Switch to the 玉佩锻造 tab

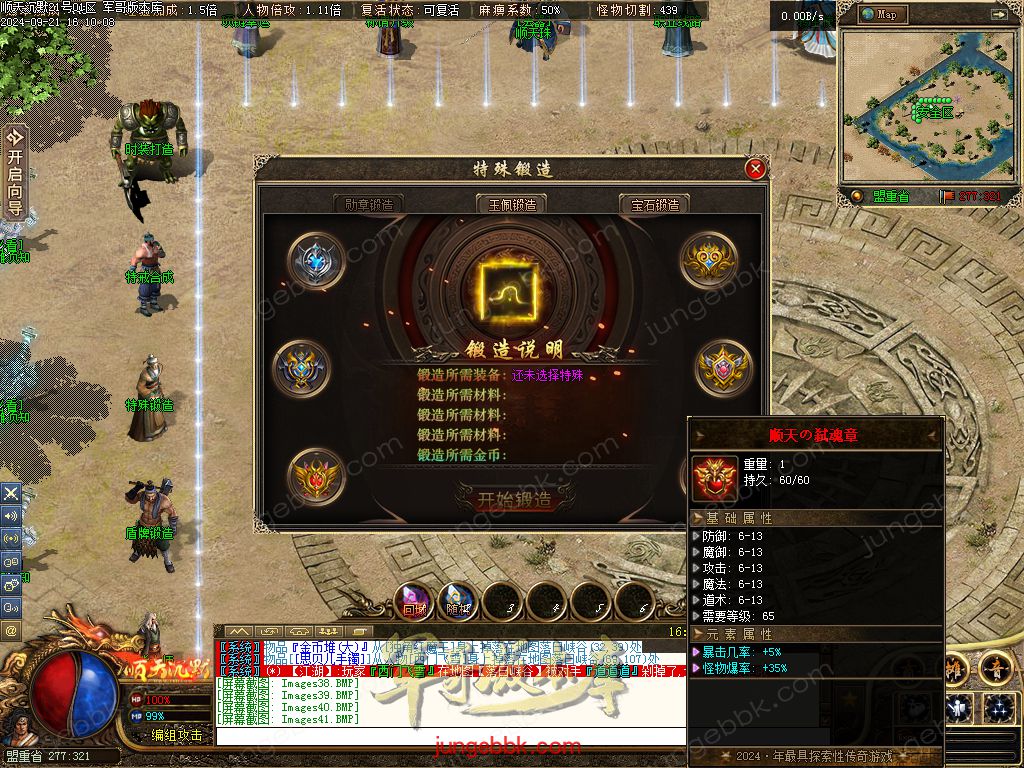(512, 204)
